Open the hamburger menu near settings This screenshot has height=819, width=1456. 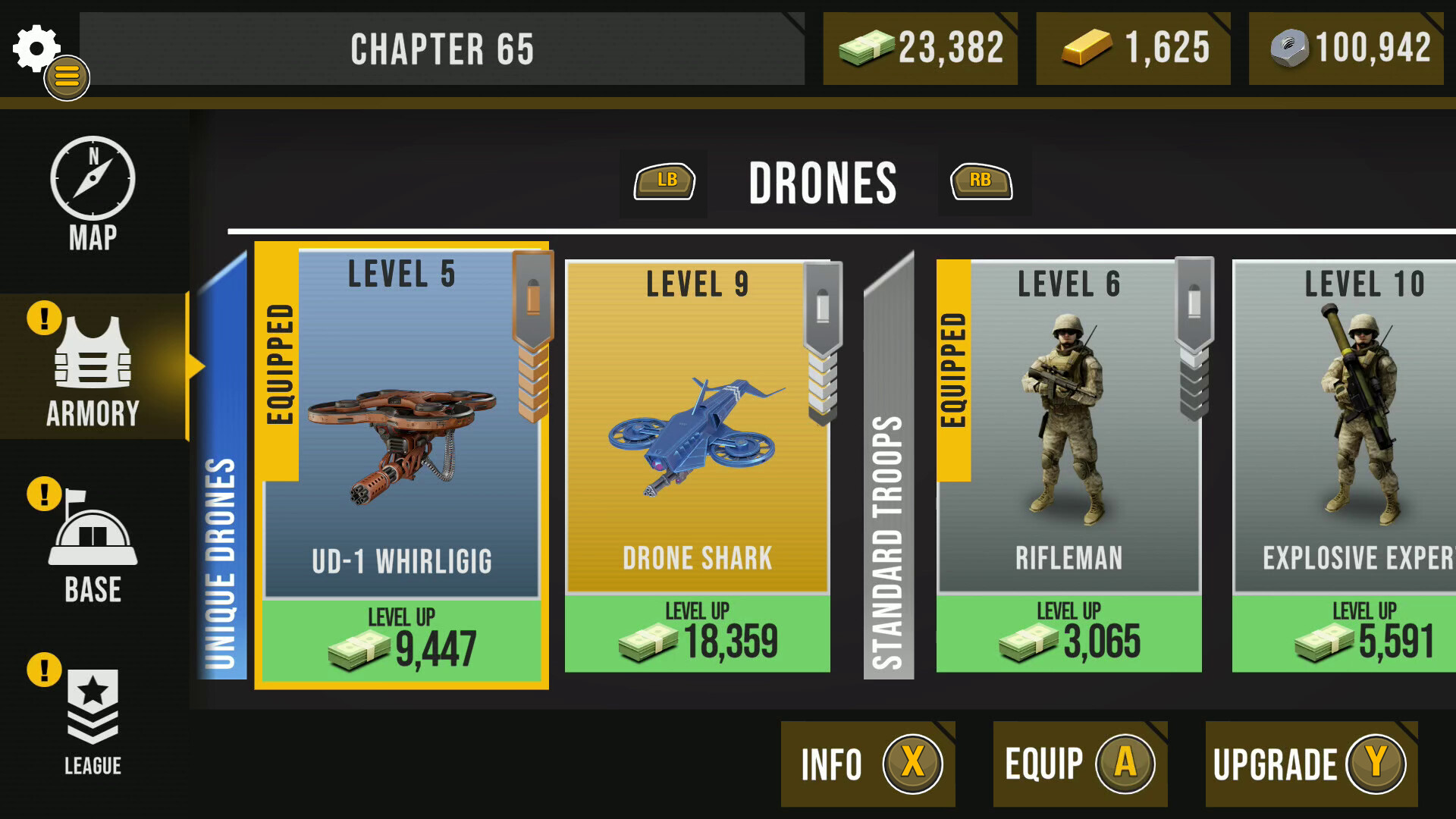(67, 78)
